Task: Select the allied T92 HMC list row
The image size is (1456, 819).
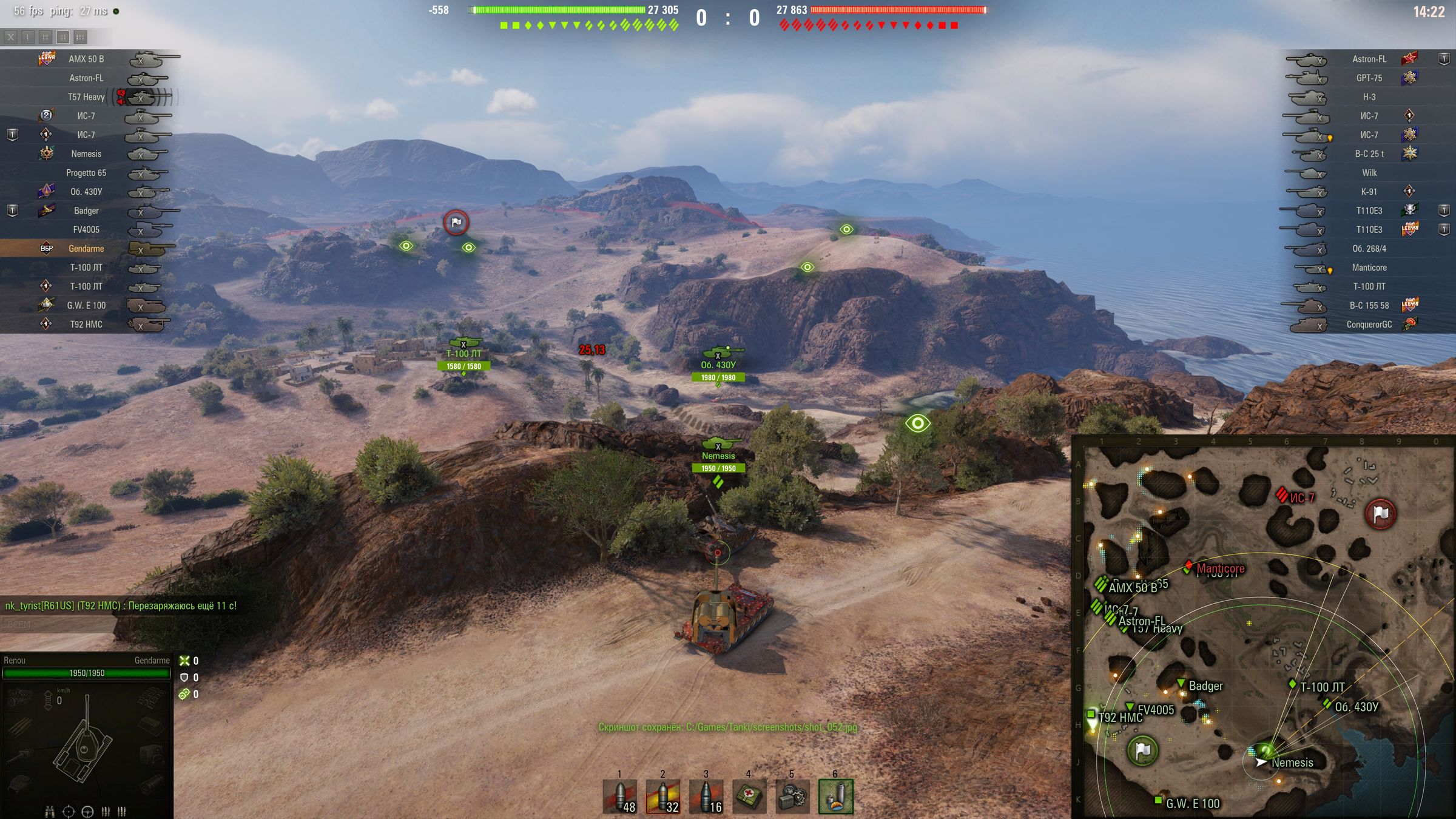Action: pyautogui.click(x=86, y=325)
